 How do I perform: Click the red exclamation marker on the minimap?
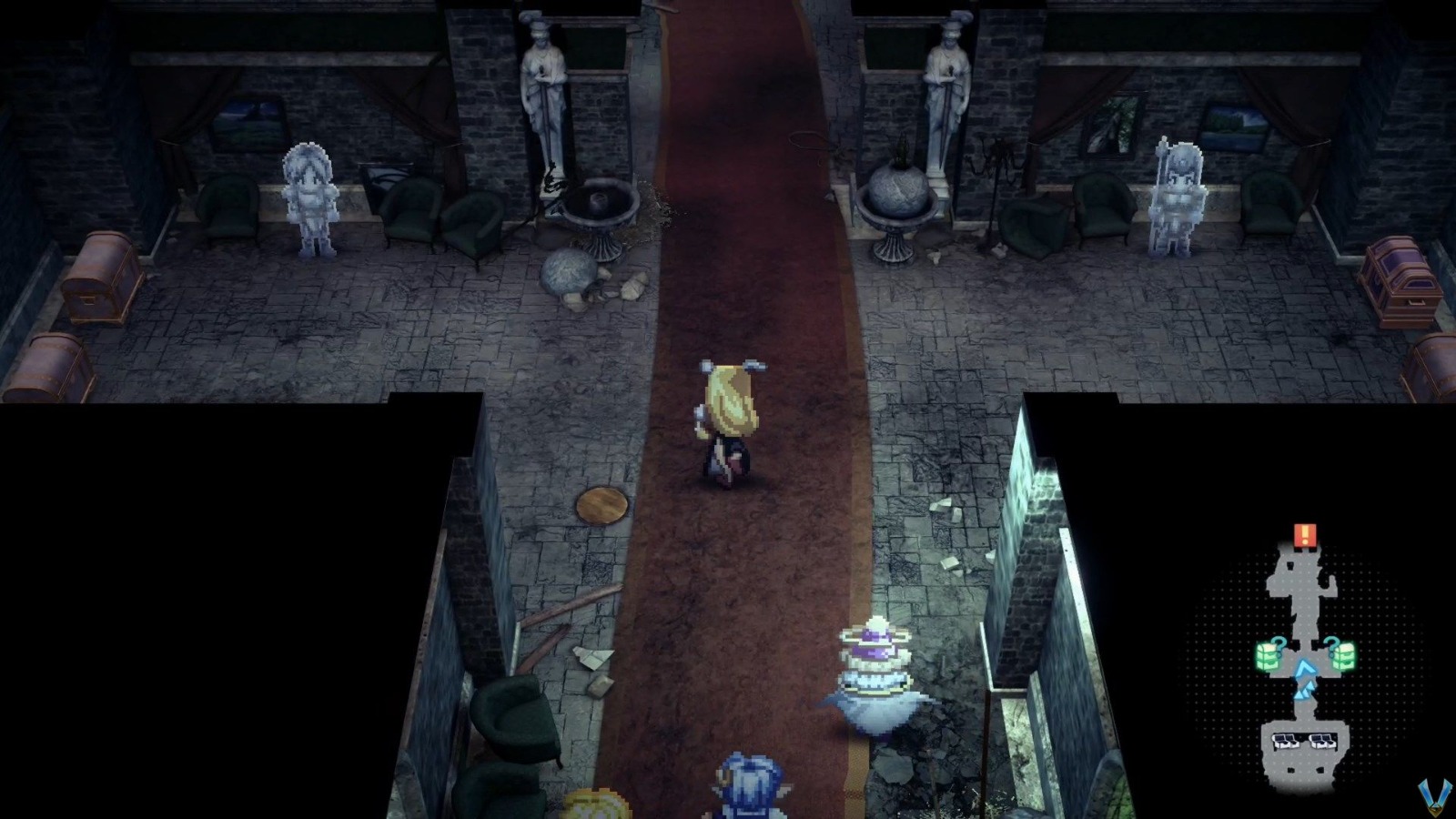click(x=1305, y=535)
